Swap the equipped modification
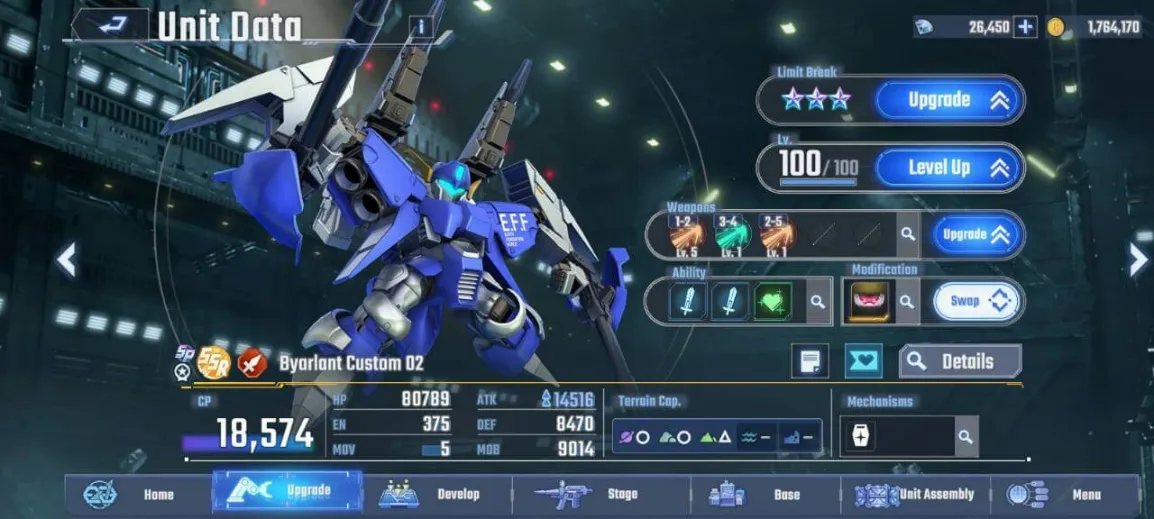This screenshot has width=1154, height=519. coord(976,301)
